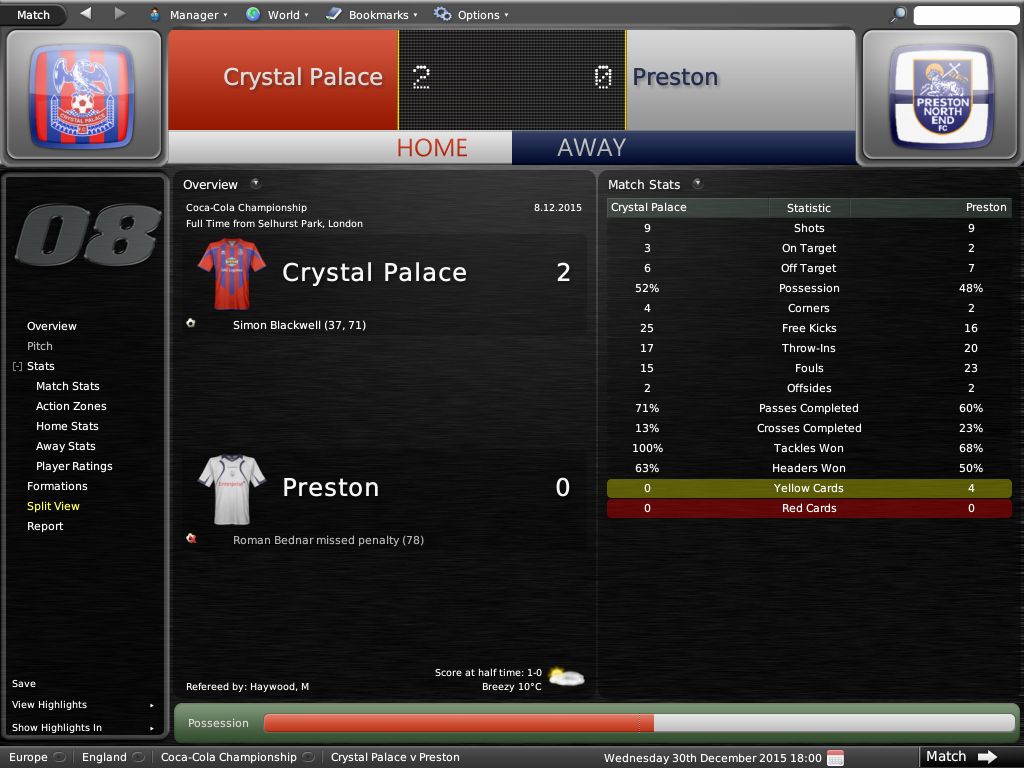Open the Options menu
This screenshot has height=768, width=1024.
coord(471,15)
